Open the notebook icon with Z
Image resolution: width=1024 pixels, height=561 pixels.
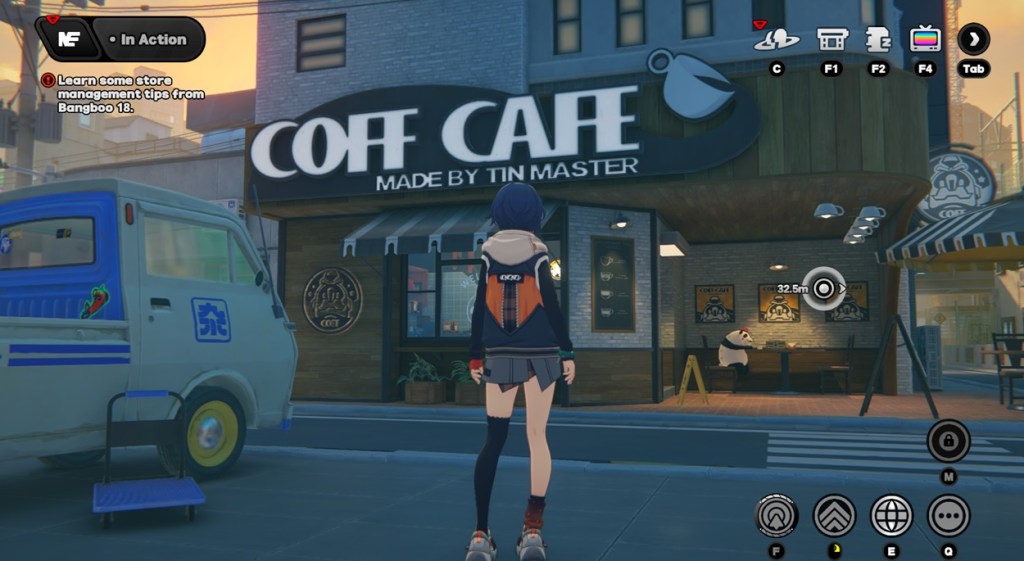(x=878, y=40)
